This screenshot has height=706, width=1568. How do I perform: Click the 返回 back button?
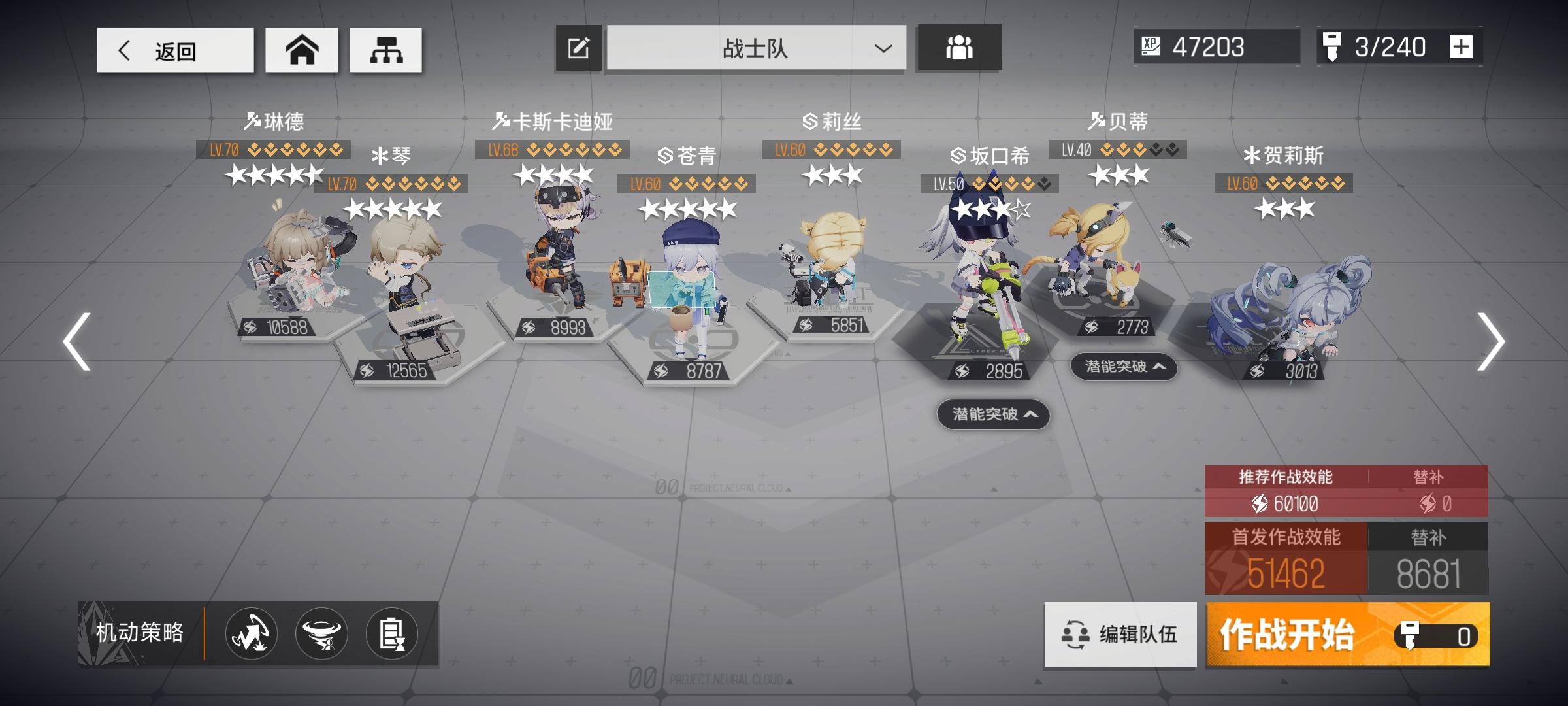(x=174, y=49)
